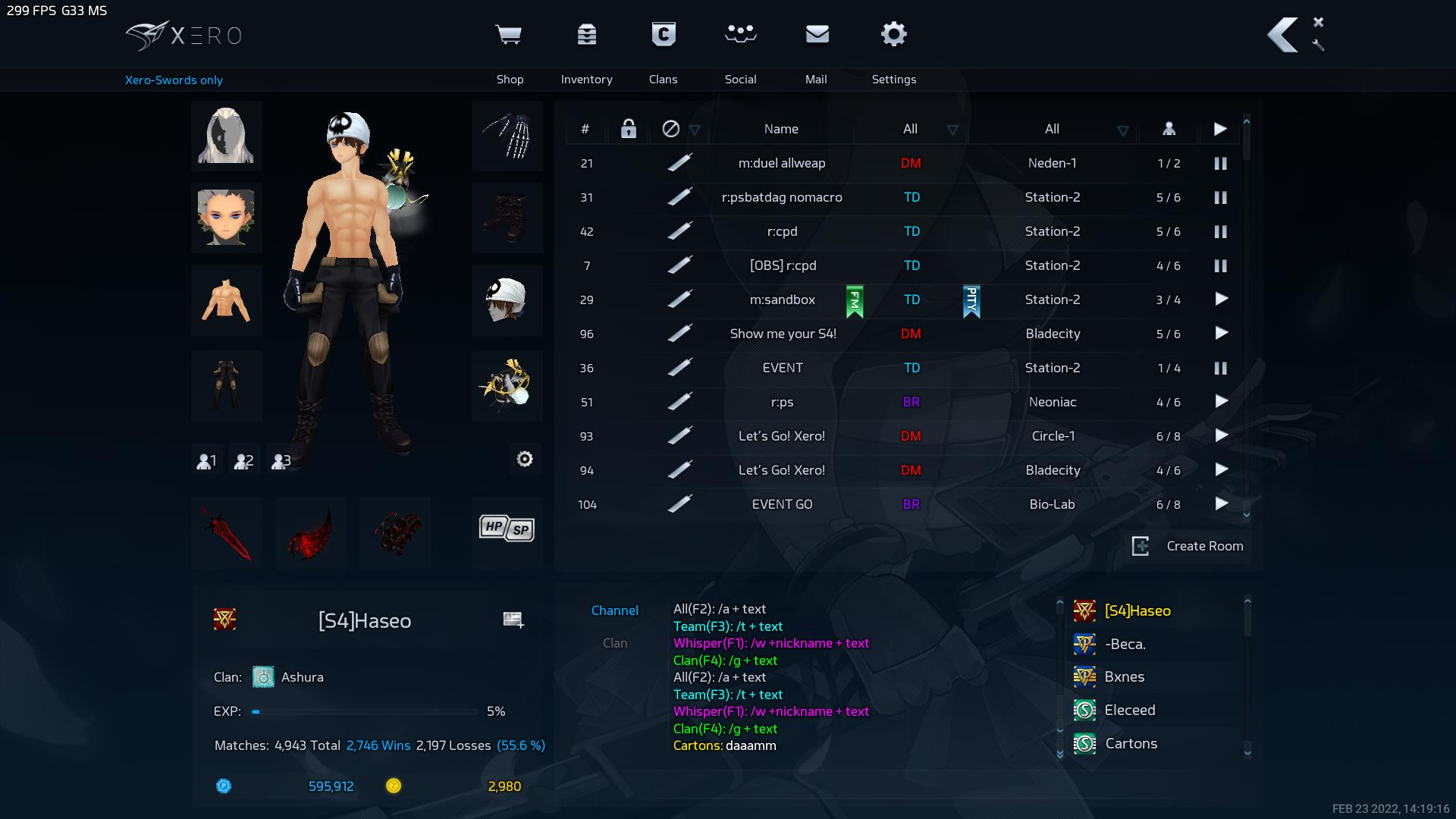The width and height of the screenshot is (1456, 819).
Task: Select the red sword weapon slot
Action: point(227,532)
